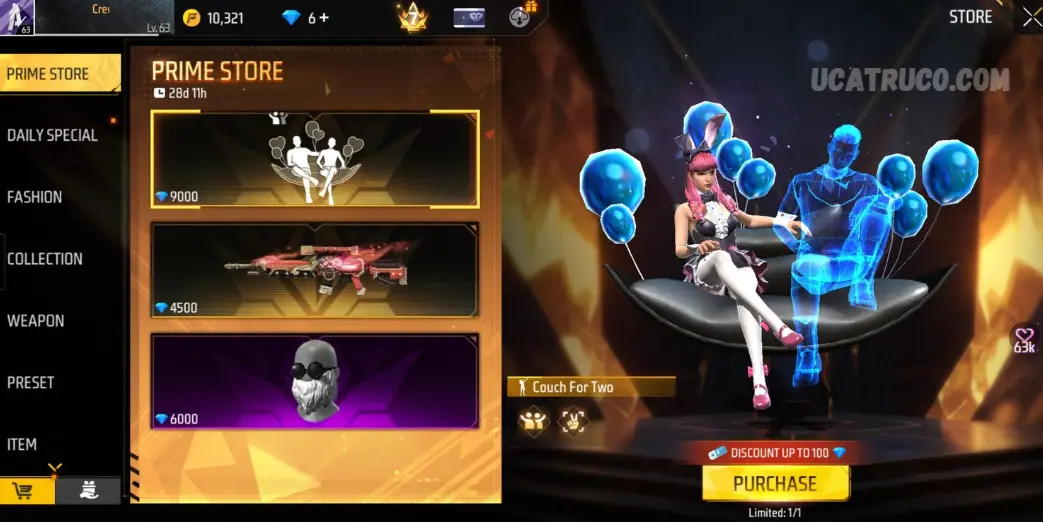The height and width of the screenshot is (522, 1043).
Task: Tap the heart icon showing 63k
Action: click(1024, 340)
